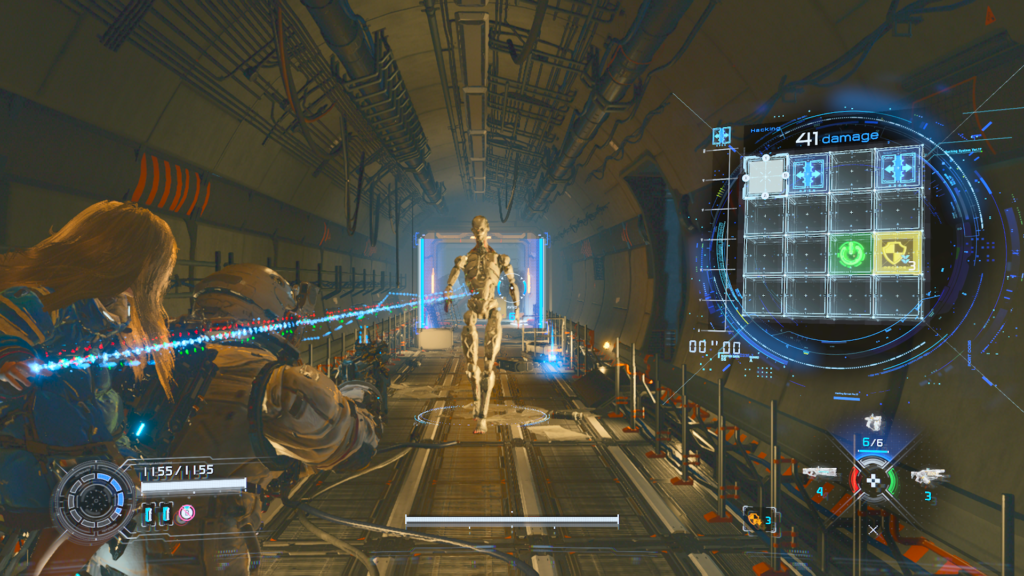The height and width of the screenshot is (576, 1024).
Task: Use the orange item icon with count 3
Action: tap(755, 519)
